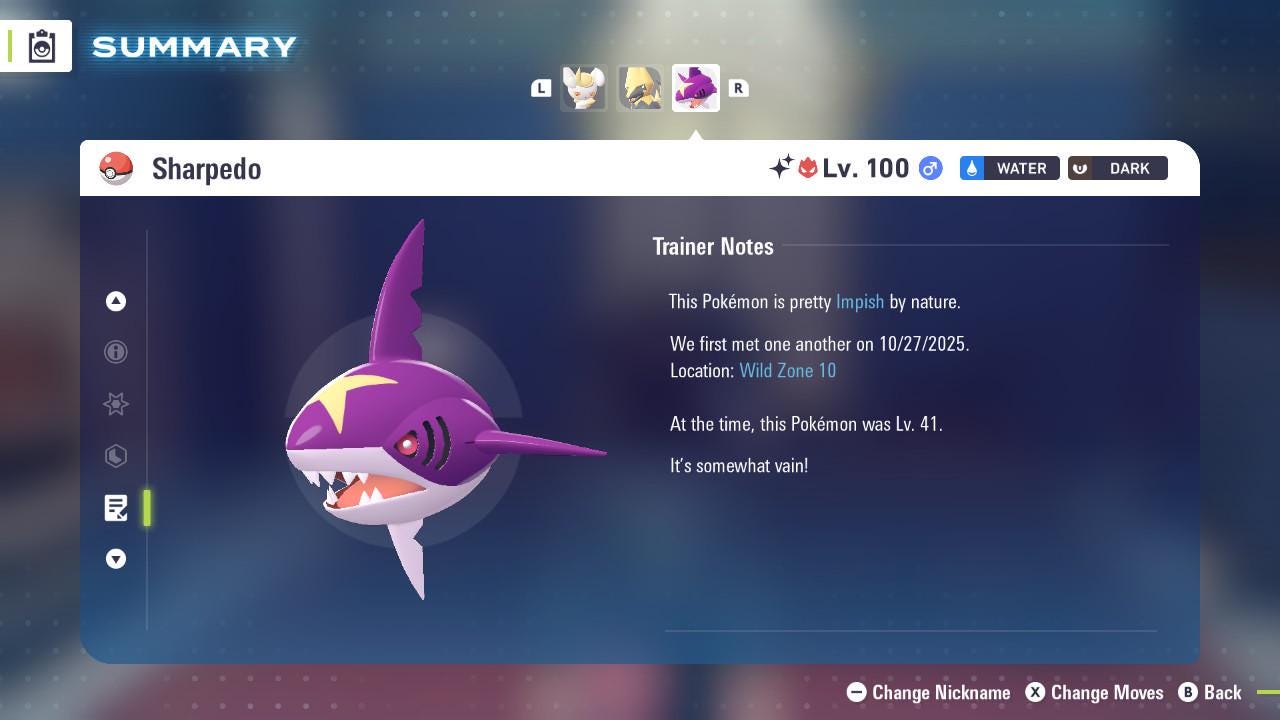Toggle the WATER type badge

(x=1009, y=168)
